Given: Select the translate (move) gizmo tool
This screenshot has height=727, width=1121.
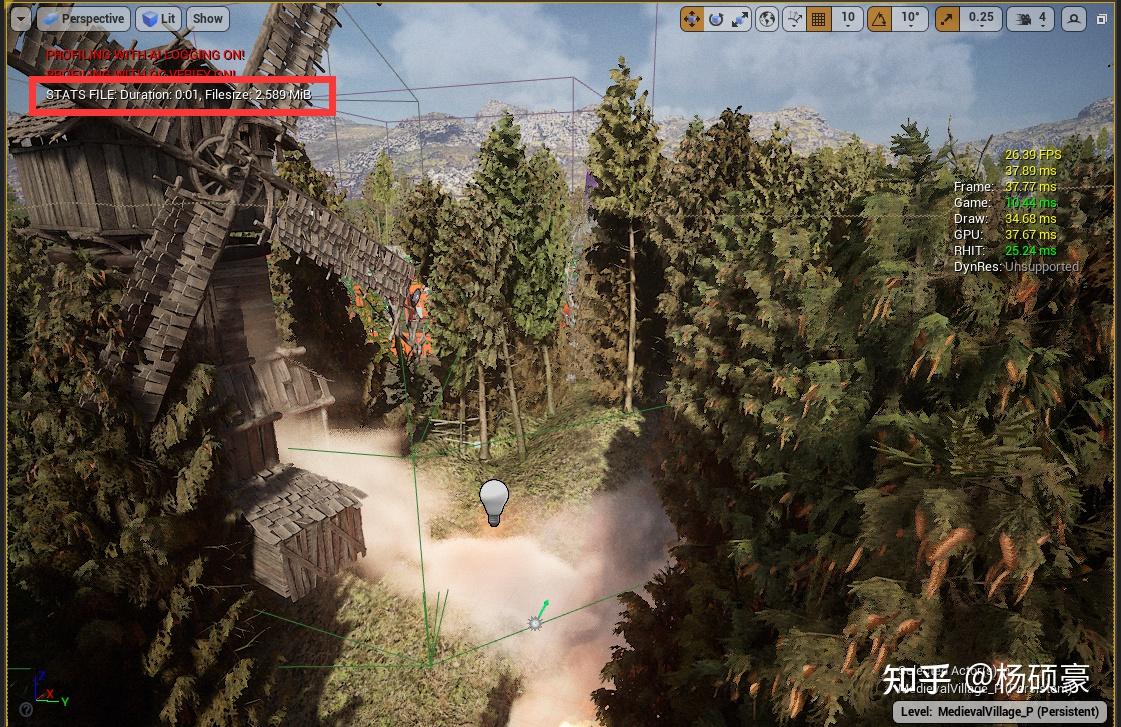Looking at the screenshot, I should (x=692, y=18).
